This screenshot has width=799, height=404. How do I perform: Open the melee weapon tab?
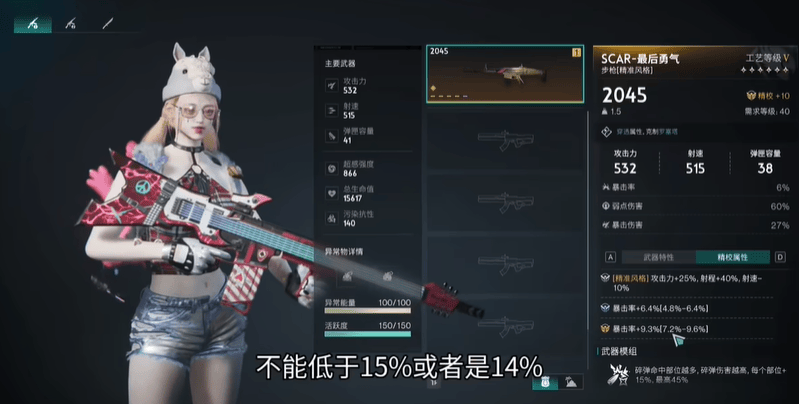(x=106, y=22)
